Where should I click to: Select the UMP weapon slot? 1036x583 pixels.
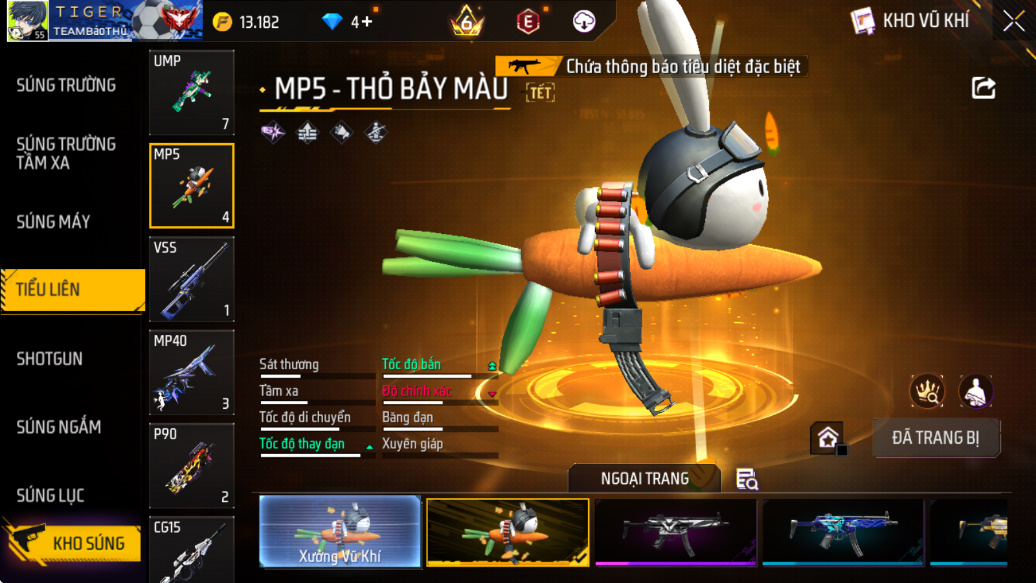191,92
